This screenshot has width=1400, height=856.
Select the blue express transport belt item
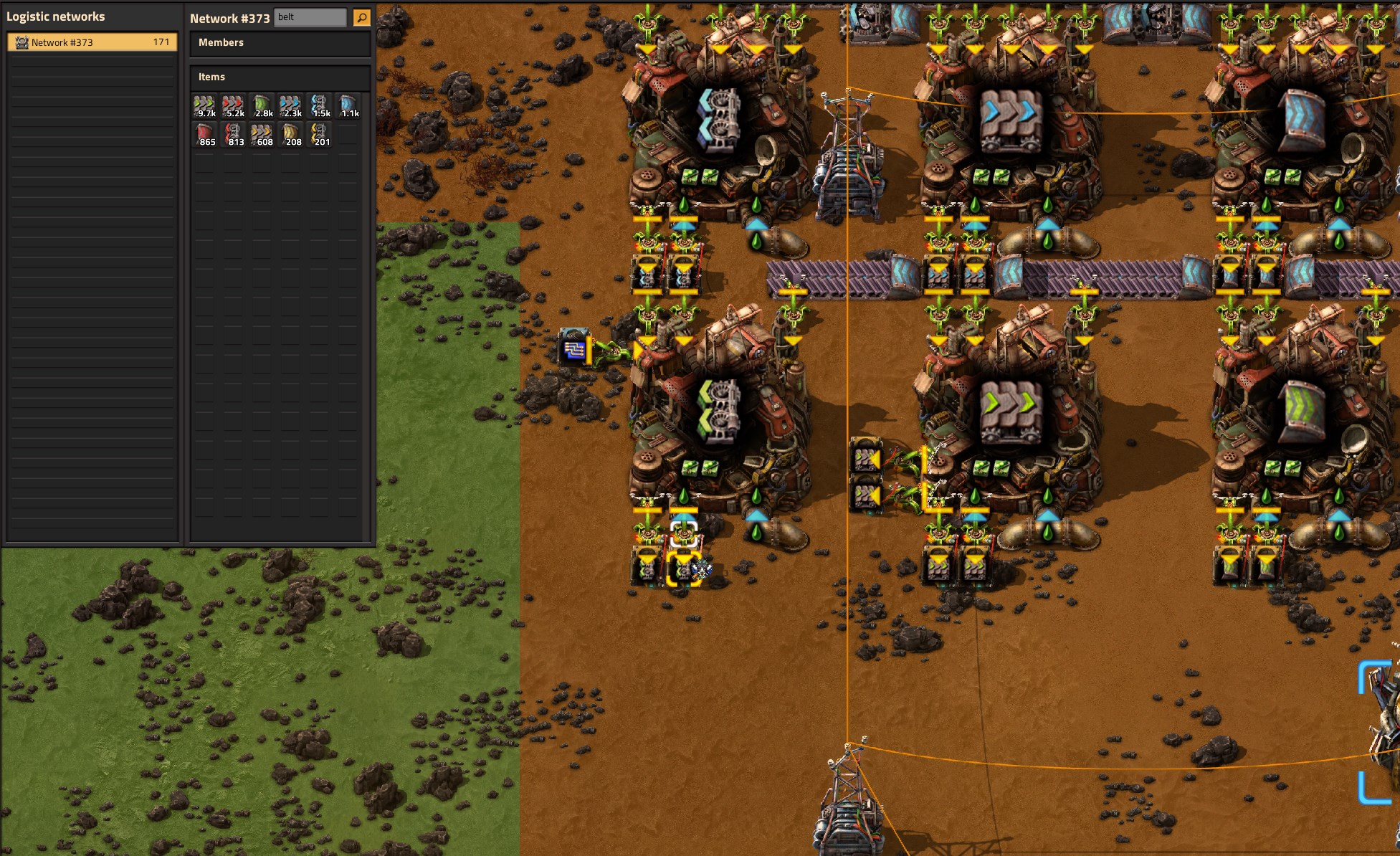pos(291,106)
